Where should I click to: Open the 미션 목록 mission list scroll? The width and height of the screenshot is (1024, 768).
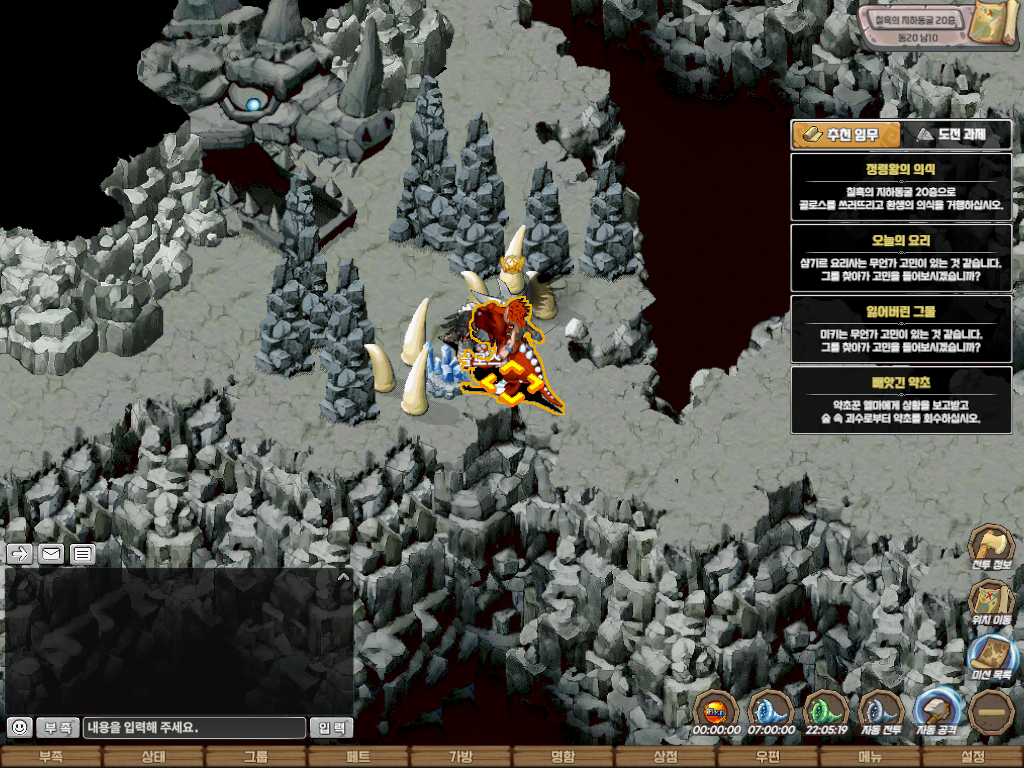(991, 658)
